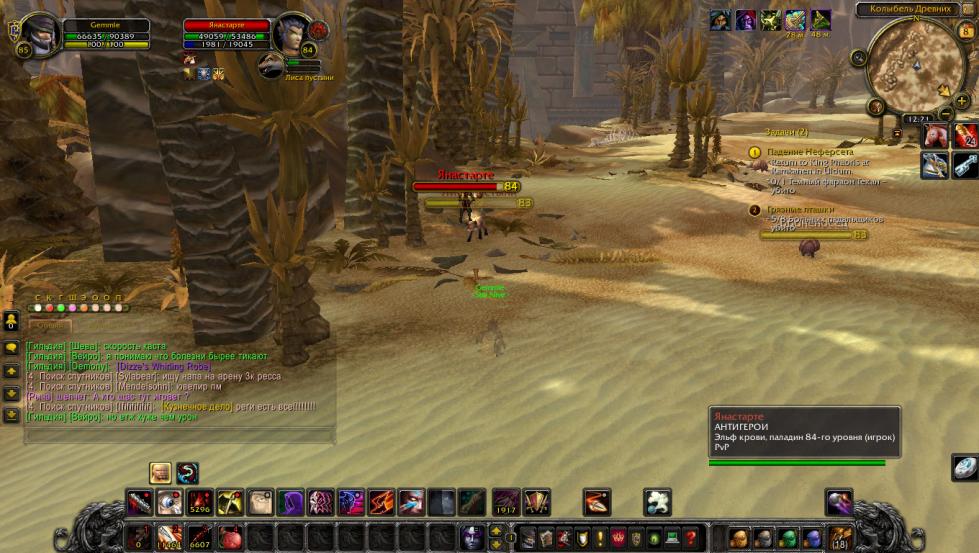Use the red apple item slot
Viewport: 979px width, 553px height.
tap(230, 538)
